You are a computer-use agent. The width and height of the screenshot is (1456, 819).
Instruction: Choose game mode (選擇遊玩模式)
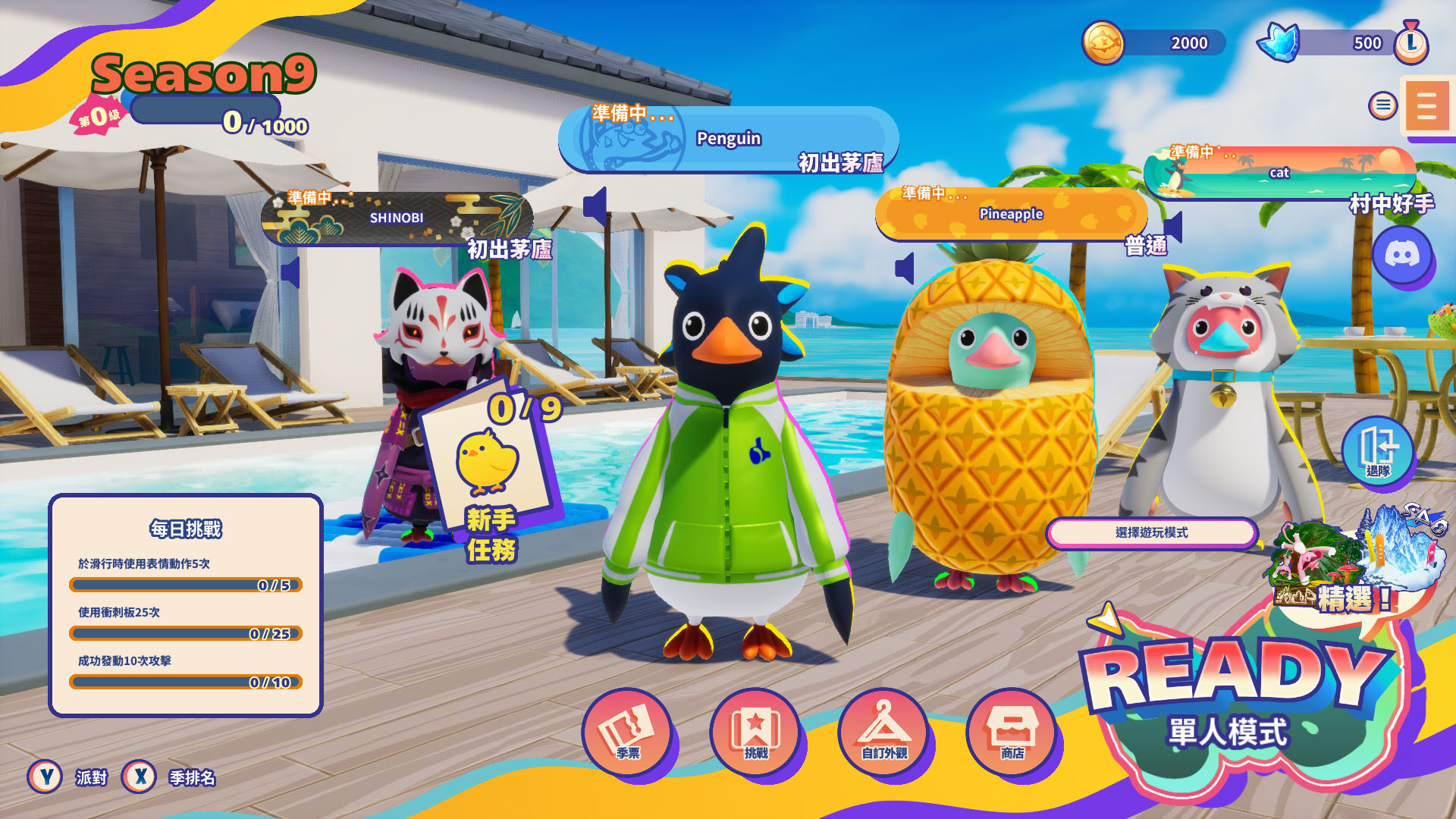tap(1151, 532)
